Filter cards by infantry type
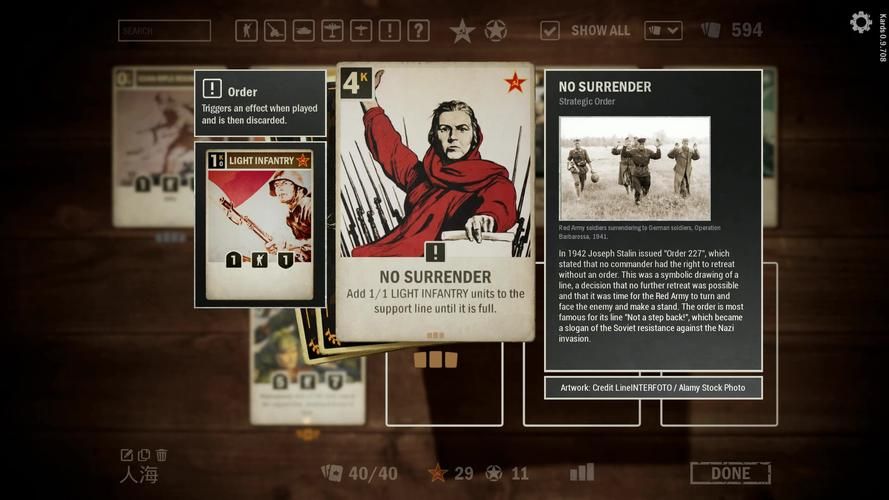Viewport: 889px width, 500px height. (246, 31)
